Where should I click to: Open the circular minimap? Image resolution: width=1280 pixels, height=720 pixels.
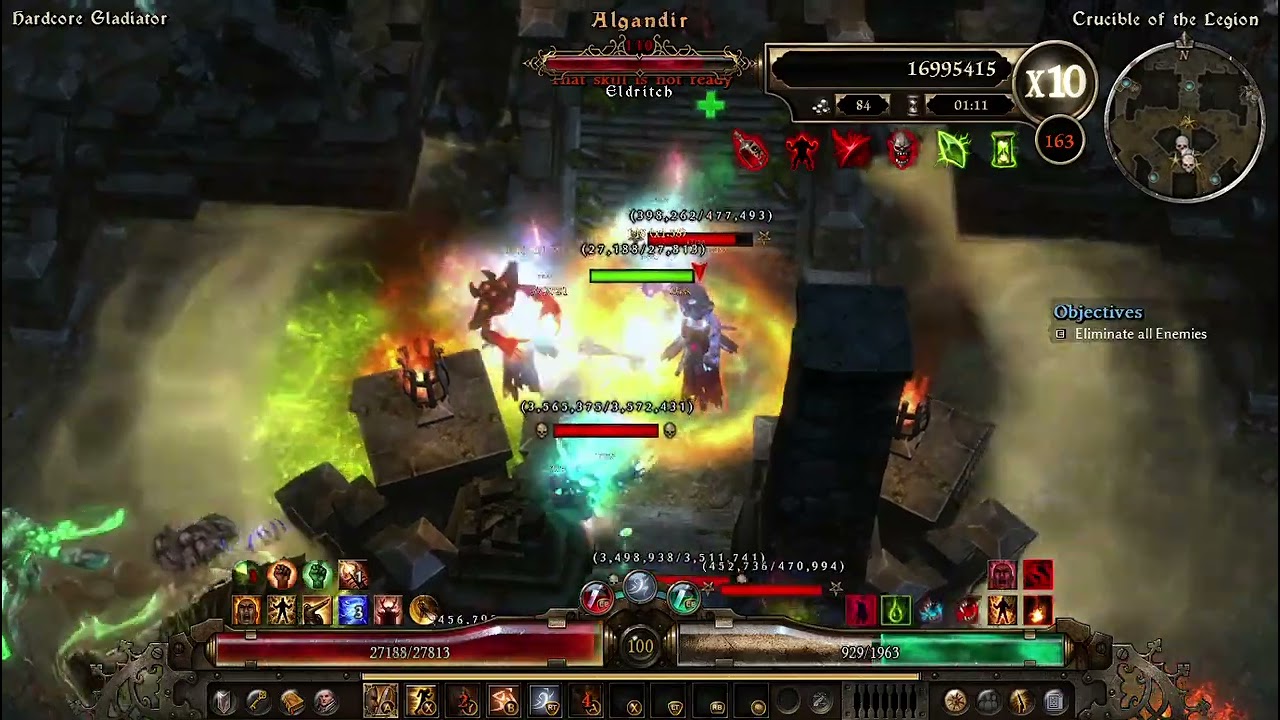pos(1185,122)
